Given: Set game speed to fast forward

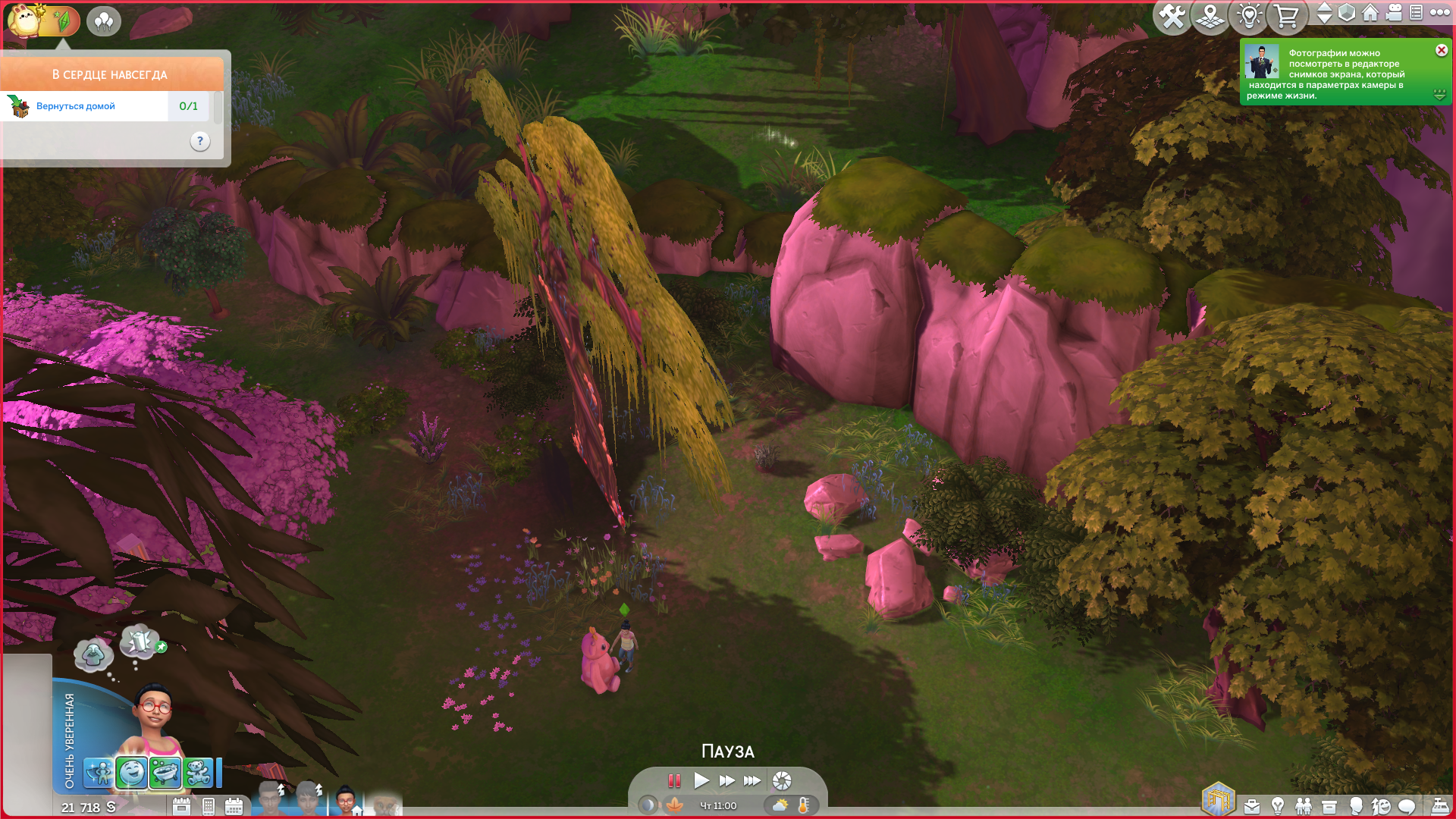Looking at the screenshot, I should pyautogui.click(x=726, y=780).
